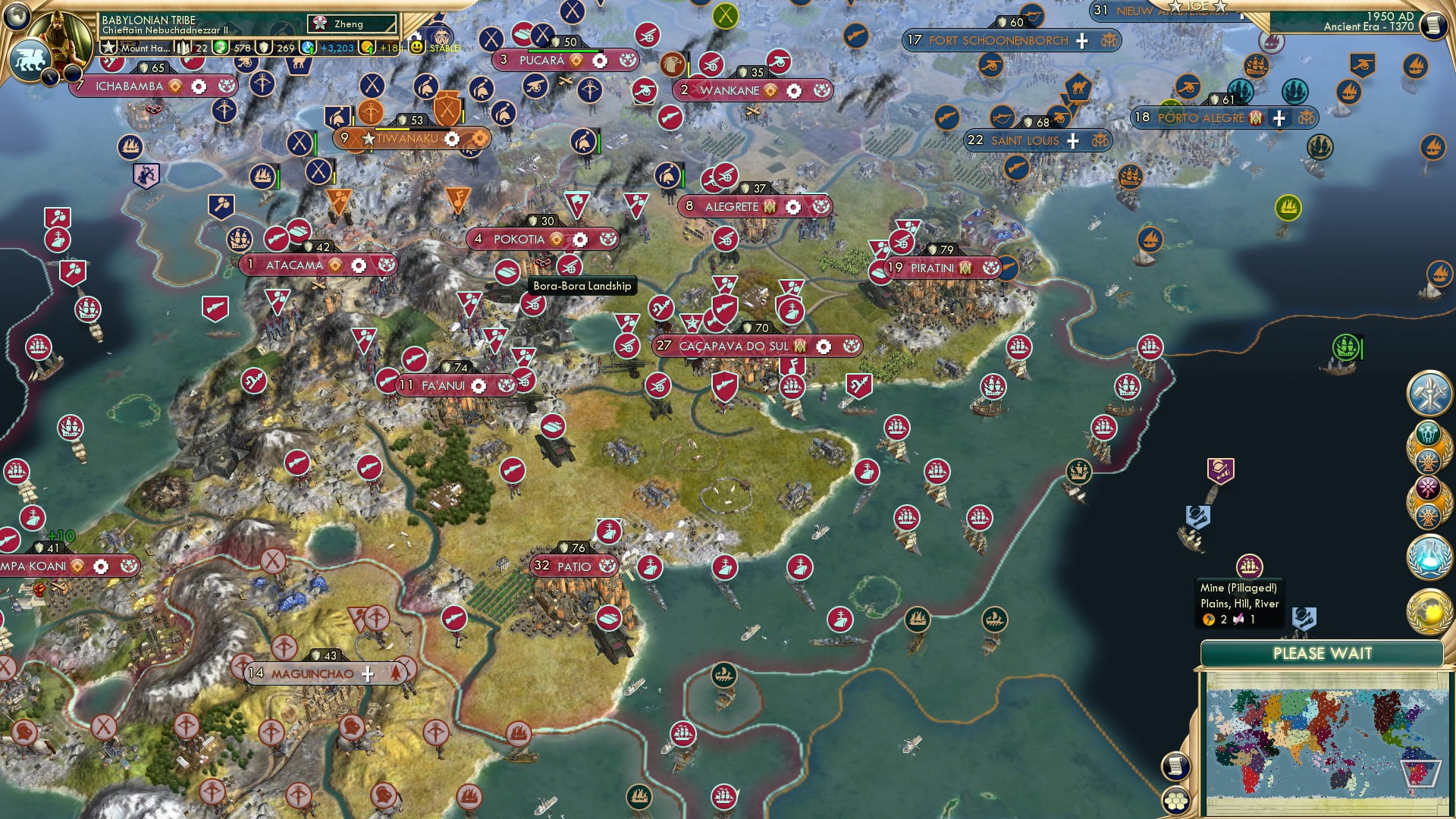Toggle the hex grid minimap option
The image size is (1456, 819).
(x=1176, y=800)
